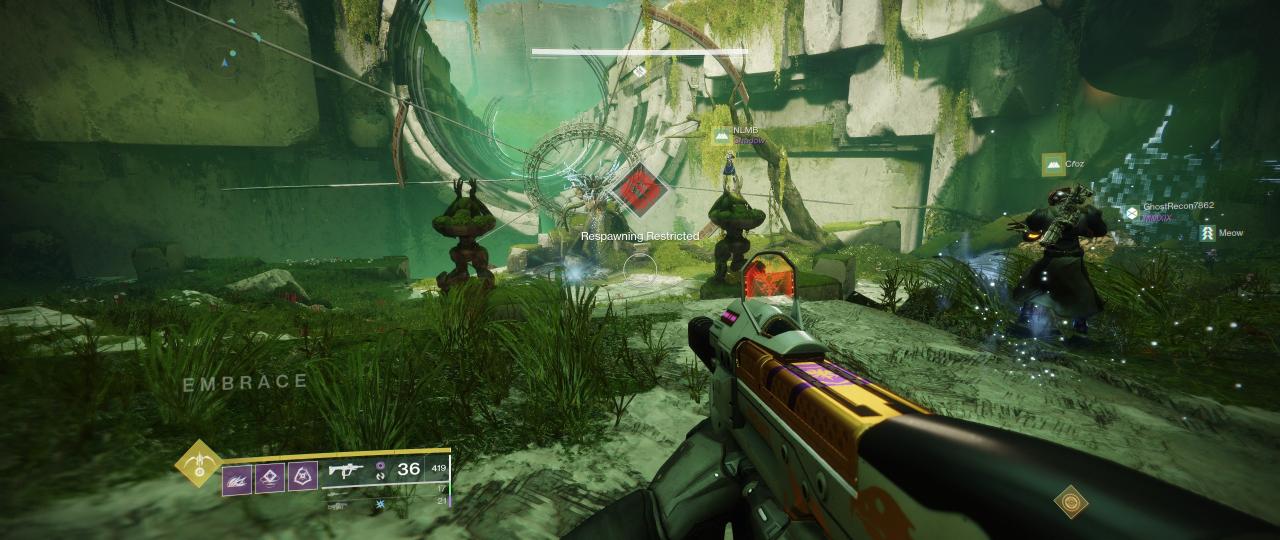Use the grenade ability icon
Viewport: 1280px width, 540px height.
(x=237, y=477)
